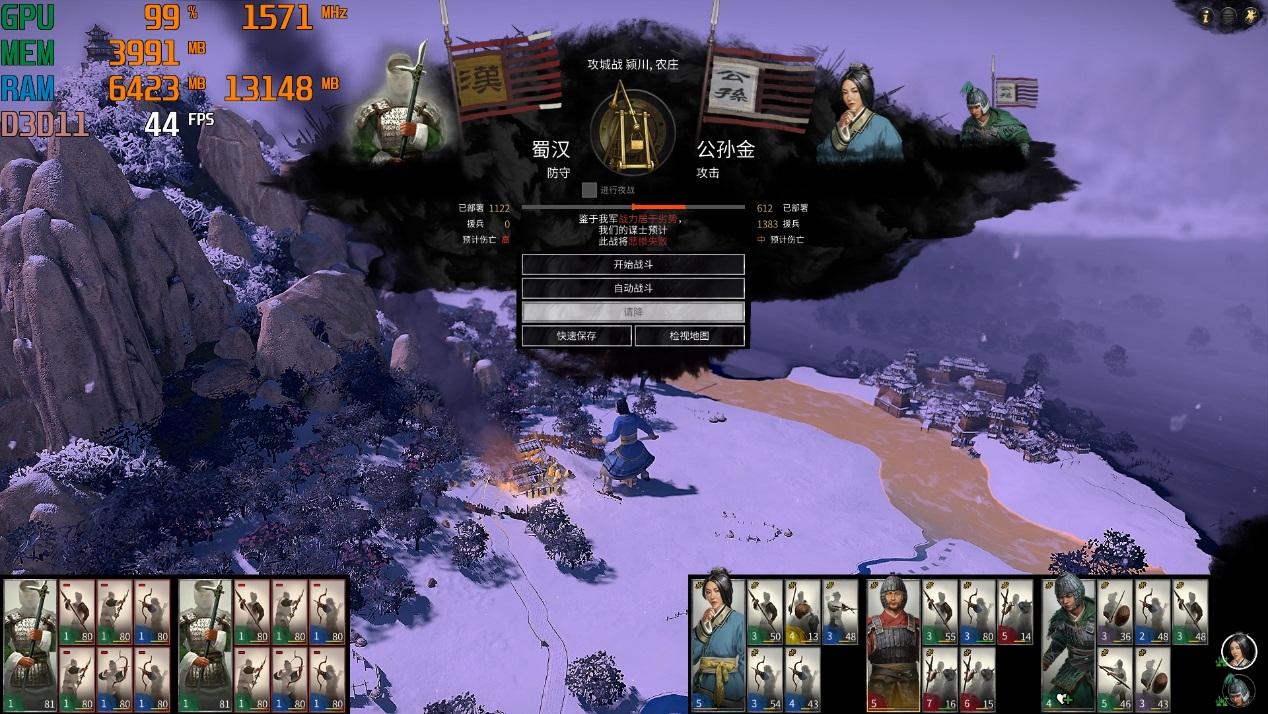Toggle the 进行夜战 night battle checkbox
The image size is (1268, 714).
(x=589, y=189)
